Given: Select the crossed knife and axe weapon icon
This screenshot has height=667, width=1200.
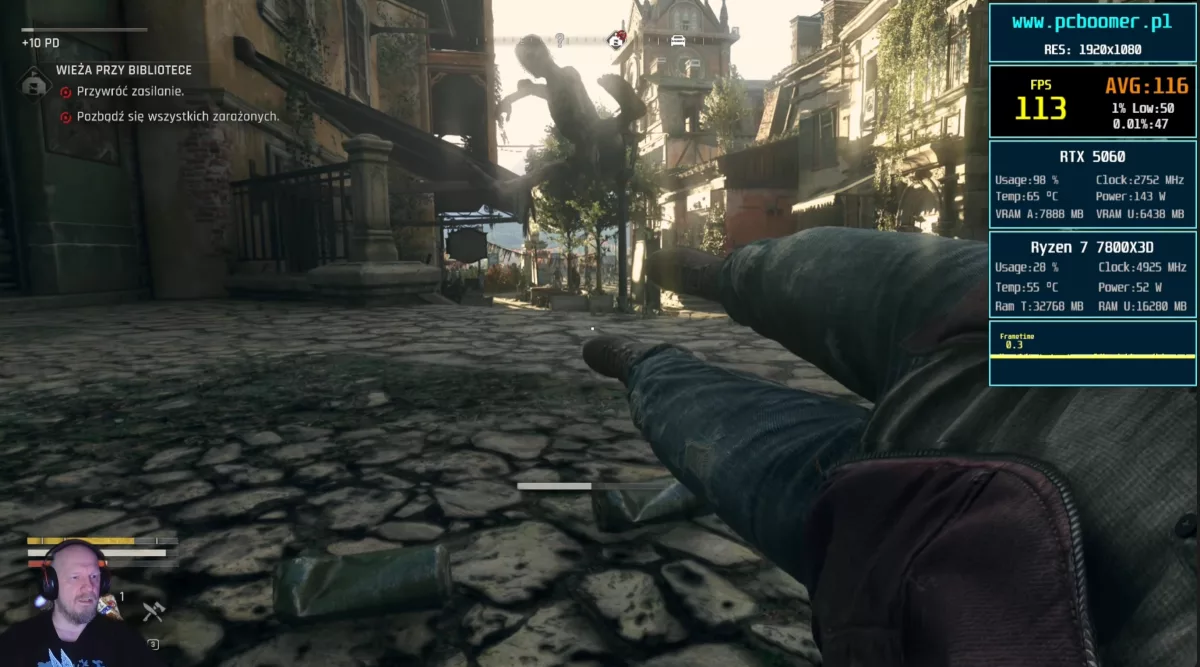Looking at the screenshot, I should pos(153,610).
